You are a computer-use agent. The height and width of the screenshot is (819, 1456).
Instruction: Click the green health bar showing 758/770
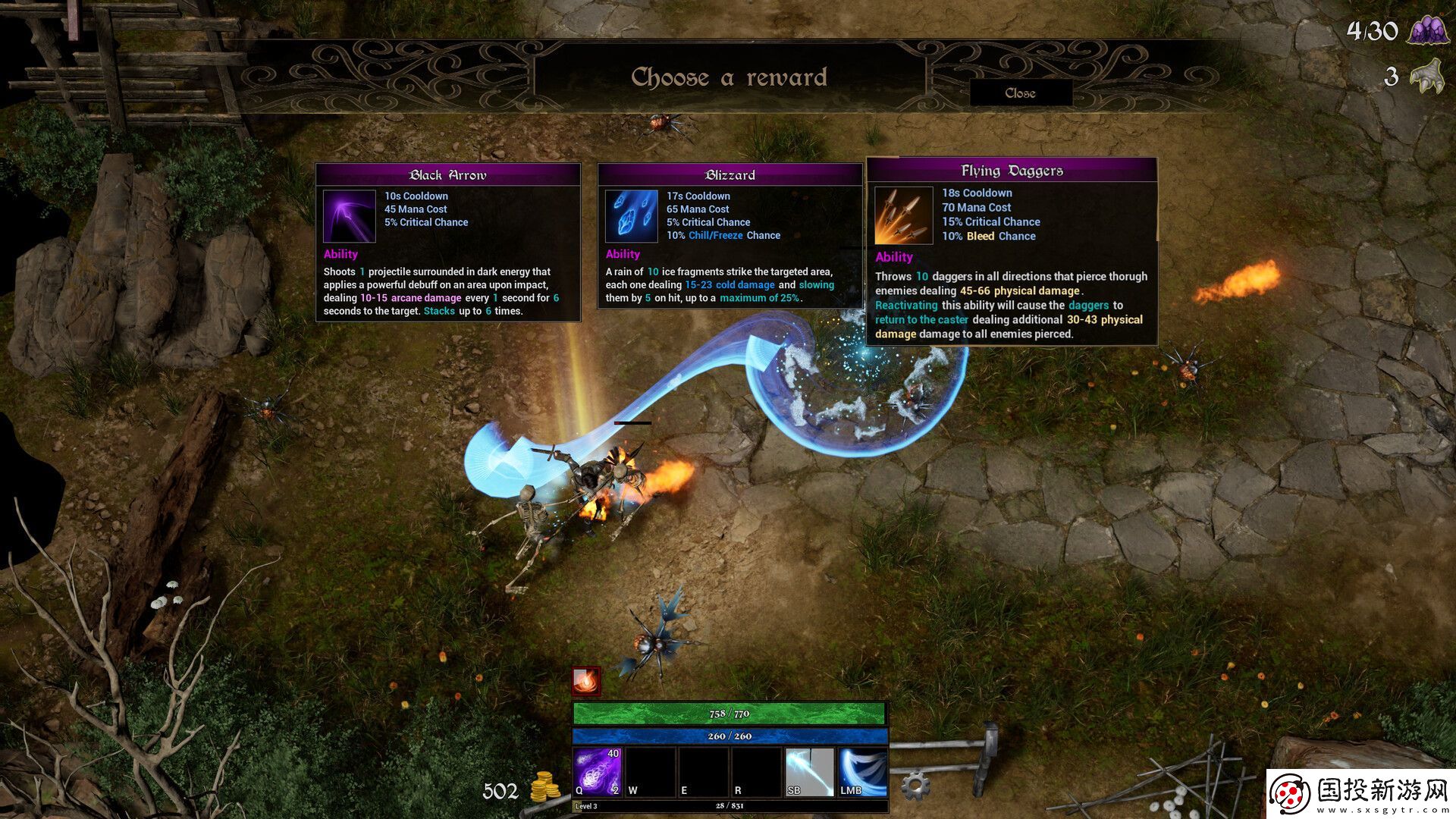click(x=728, y=713)
